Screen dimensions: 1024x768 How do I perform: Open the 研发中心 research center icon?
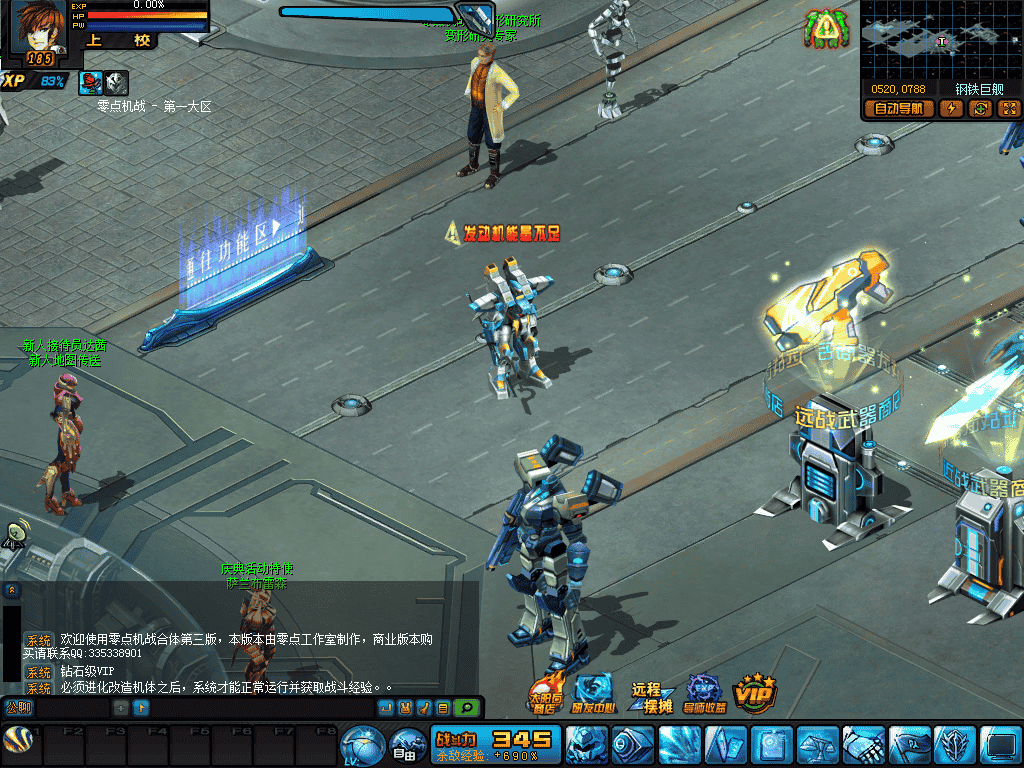coord(592,693)
